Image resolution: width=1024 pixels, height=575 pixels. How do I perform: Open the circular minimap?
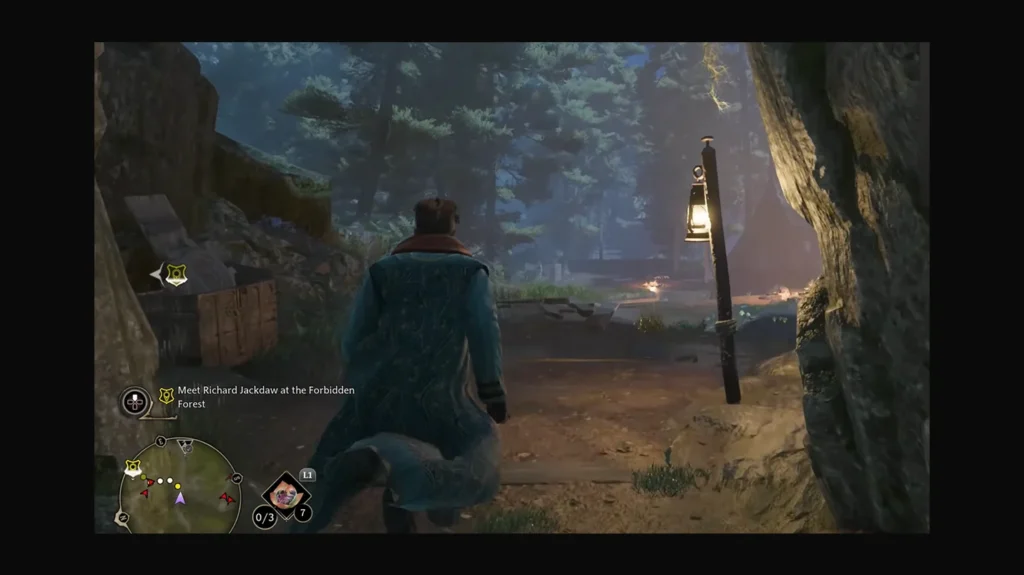[180, 487]
